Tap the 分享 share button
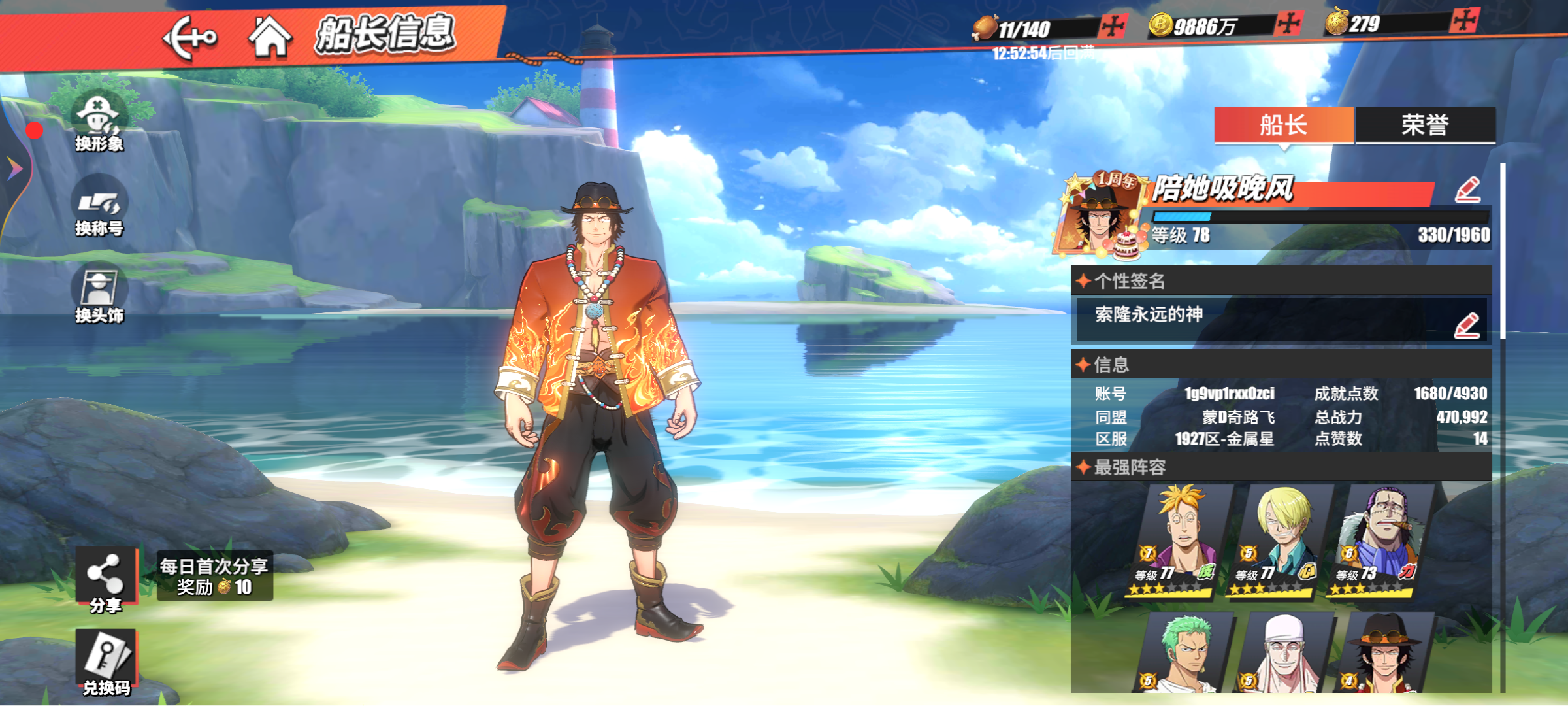Image resolution: width=1568 pixels, height=706 pixels. tap(105, 579)
